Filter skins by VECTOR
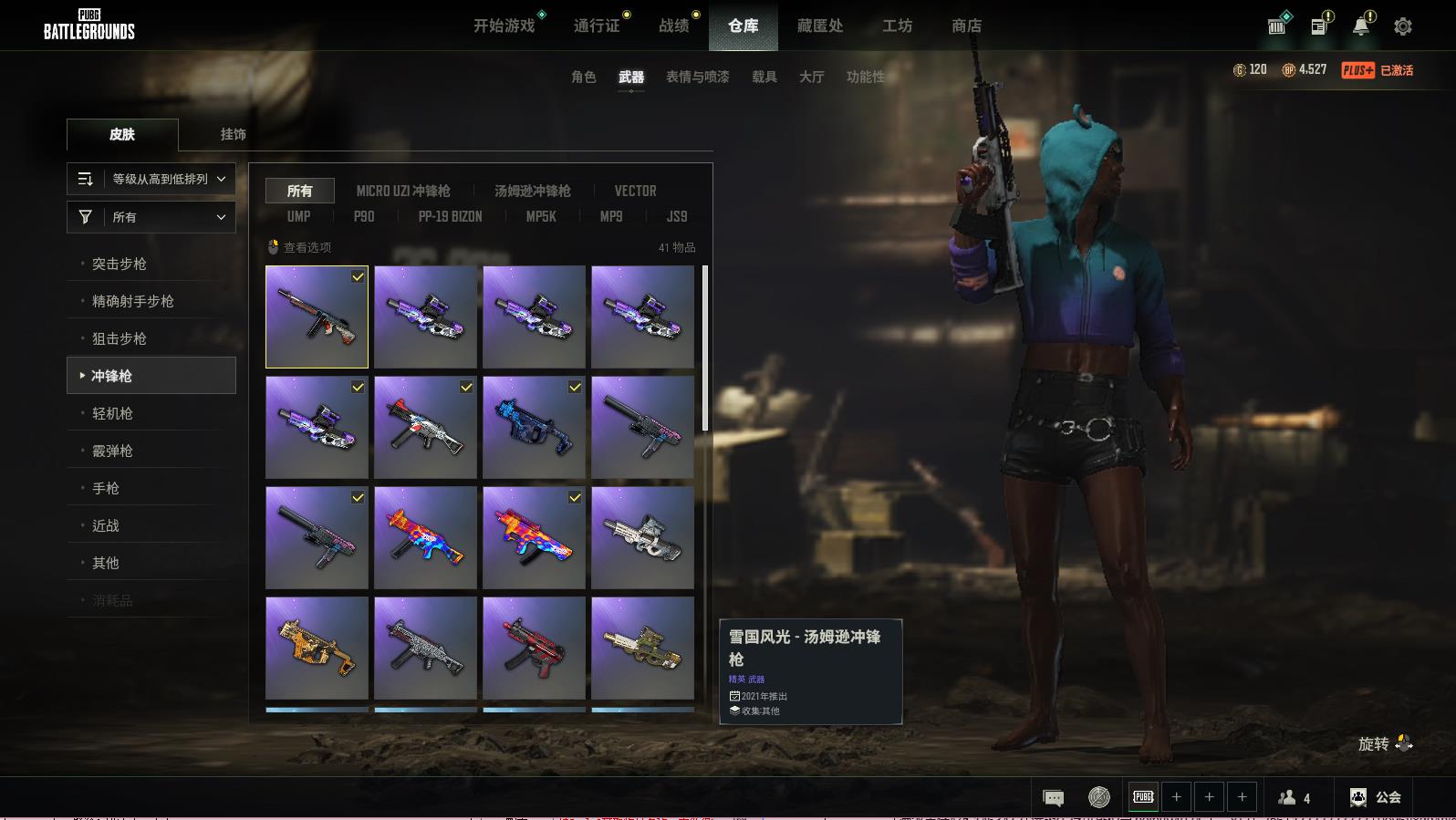The image size is (1456, 820). (x=635, y=191)
